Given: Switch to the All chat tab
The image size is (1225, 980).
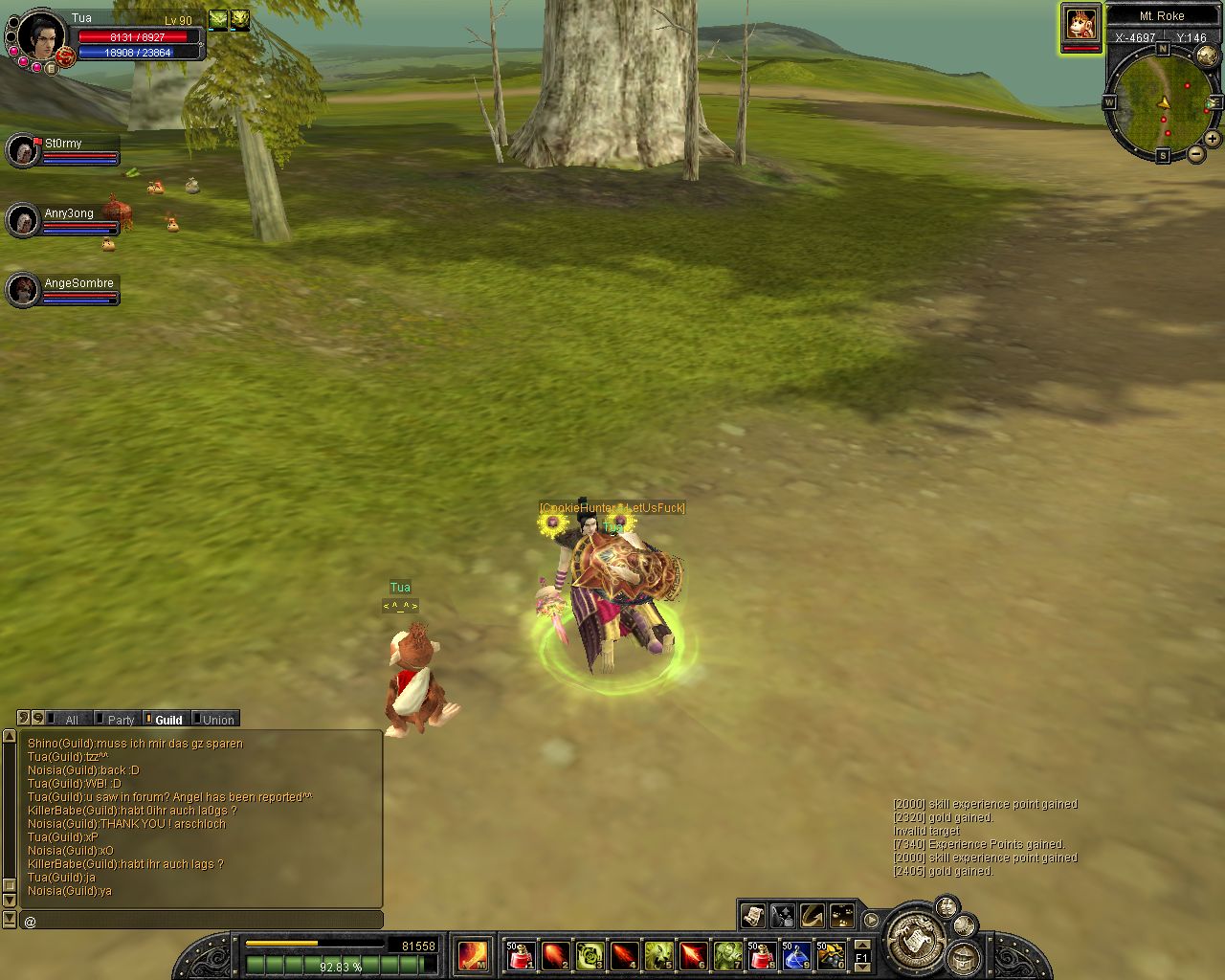Looking at the screenshot, I should coord(71,720).
